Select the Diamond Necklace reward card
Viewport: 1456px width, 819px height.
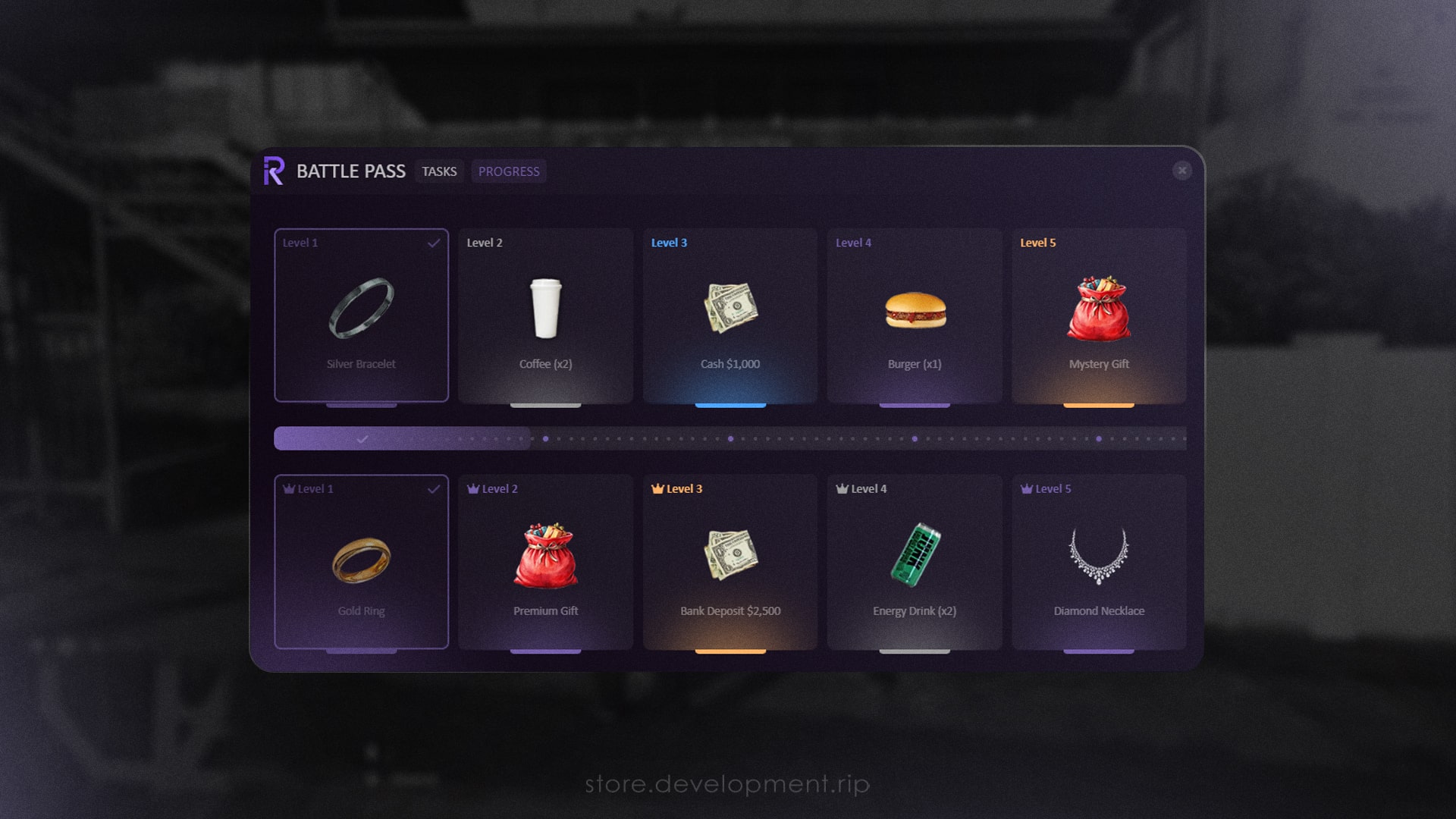coord(1099,562)
